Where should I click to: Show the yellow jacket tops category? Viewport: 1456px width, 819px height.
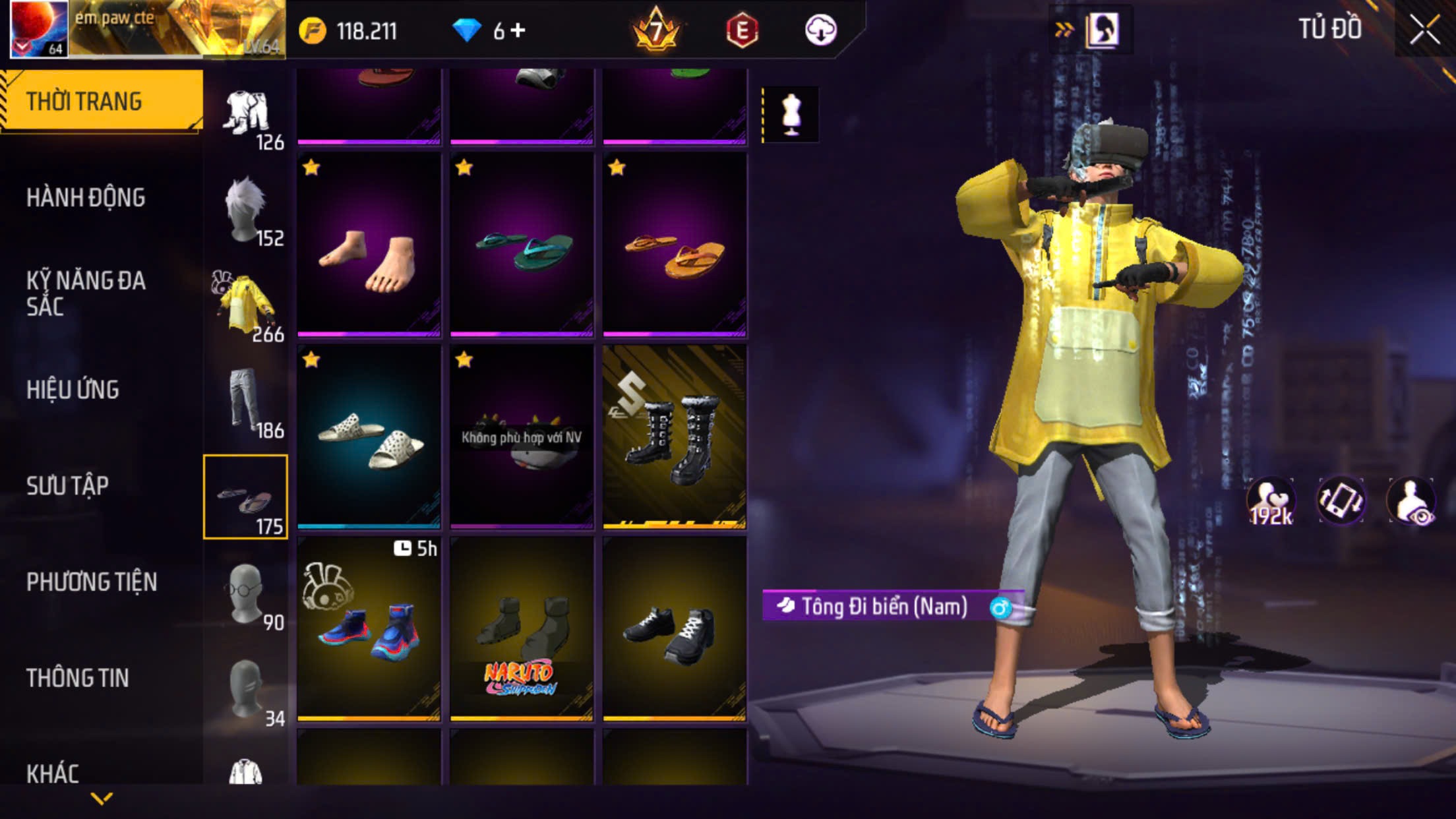click(245, 305)
